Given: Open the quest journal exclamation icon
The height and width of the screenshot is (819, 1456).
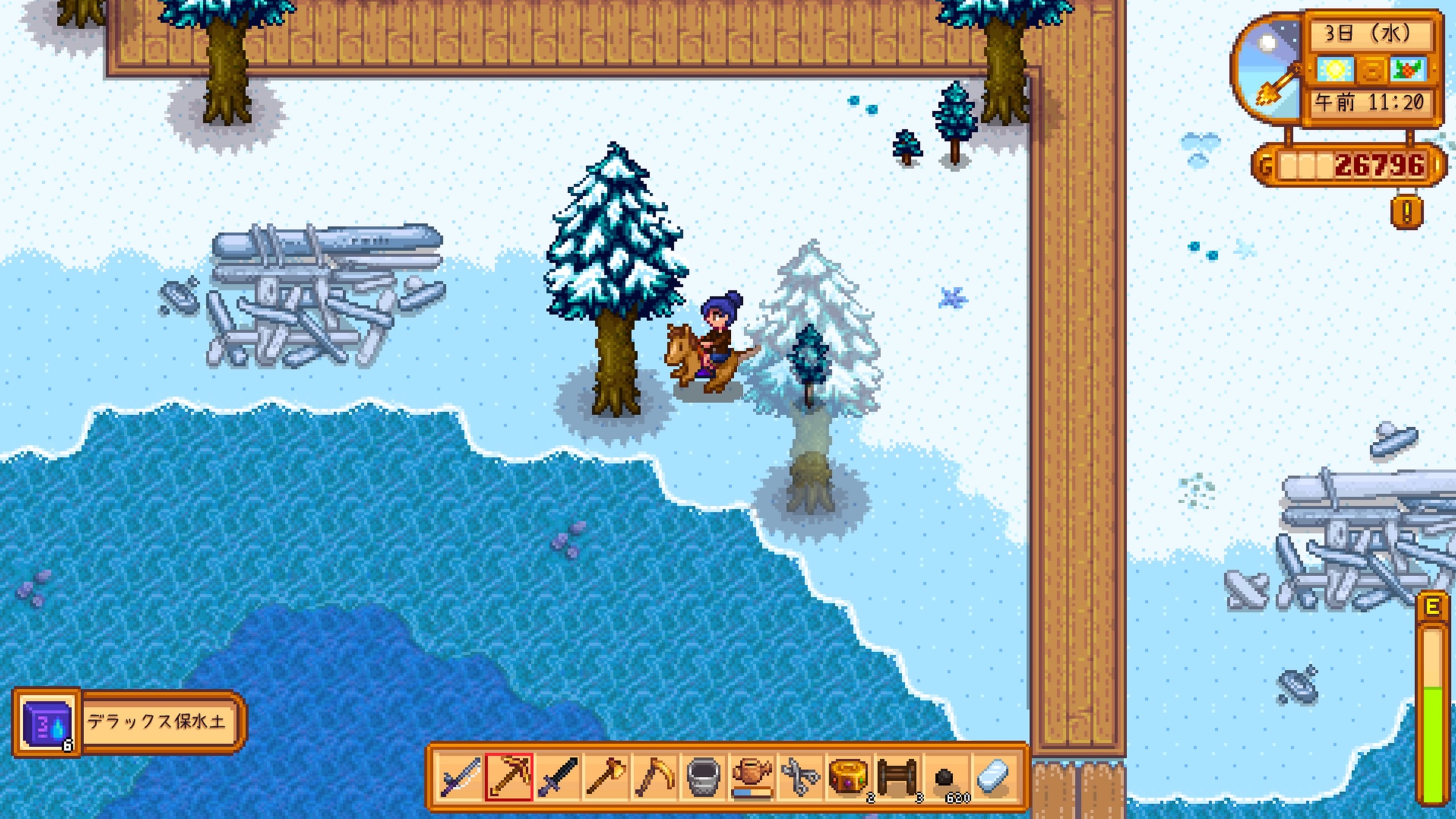Looking at the screenshot, I should (x=1407, y=213).
